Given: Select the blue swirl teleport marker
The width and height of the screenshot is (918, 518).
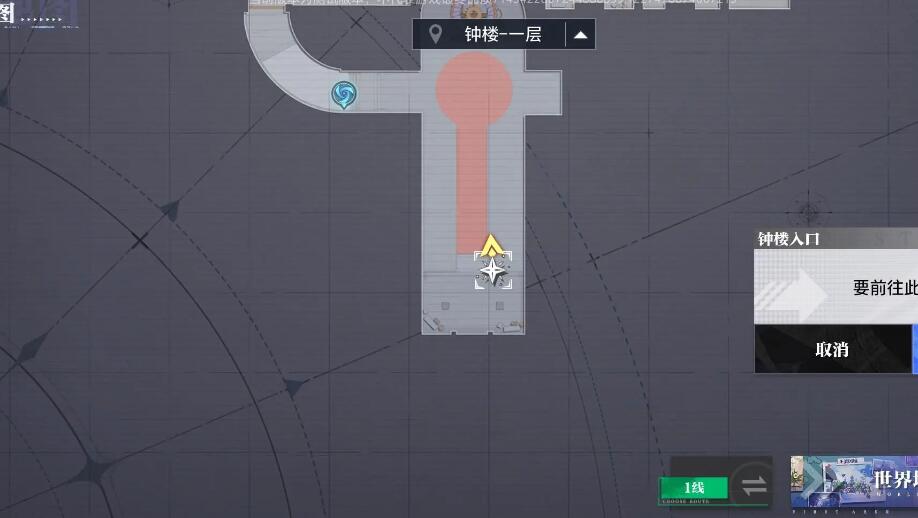Looking at the screenshot, I should 343,95.
